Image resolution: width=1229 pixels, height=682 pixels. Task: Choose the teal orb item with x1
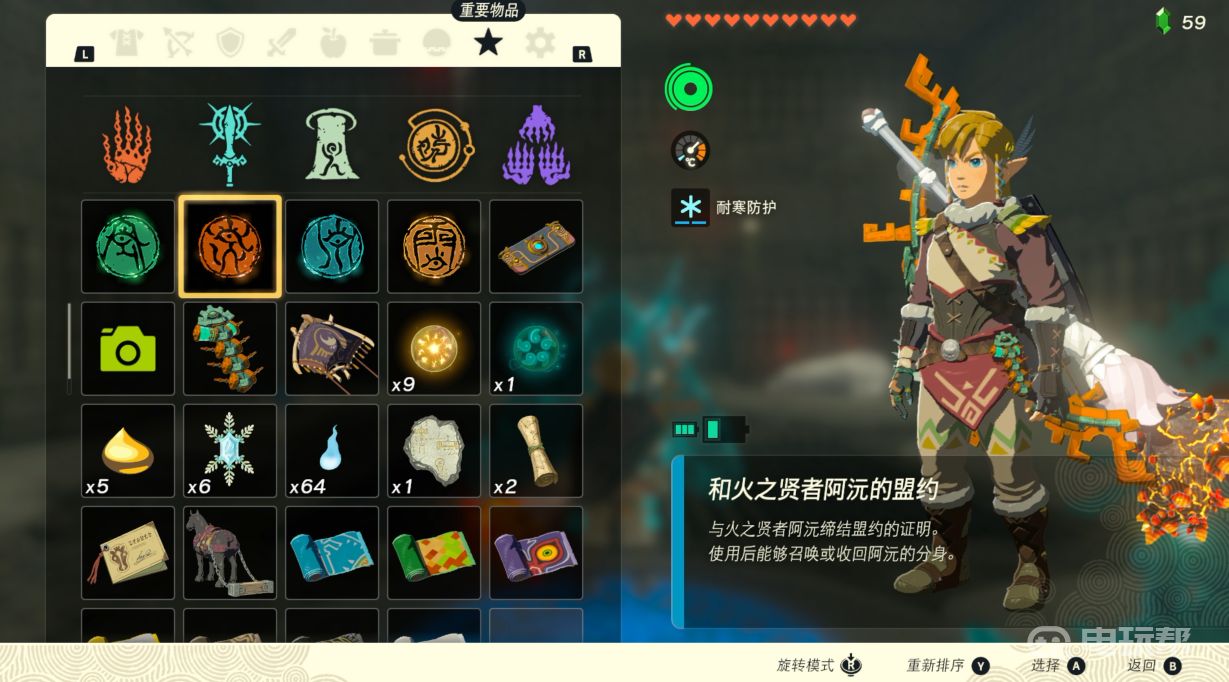point(536,349)
